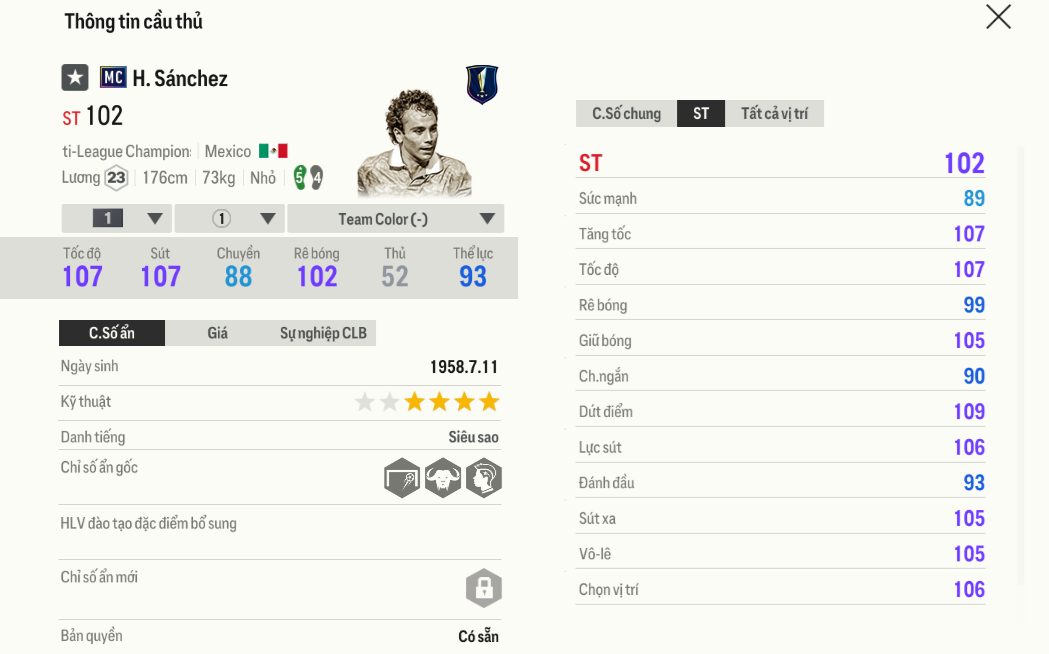Close the player info window
This screenshot has width=1049, height=654.
click(998, 17)
